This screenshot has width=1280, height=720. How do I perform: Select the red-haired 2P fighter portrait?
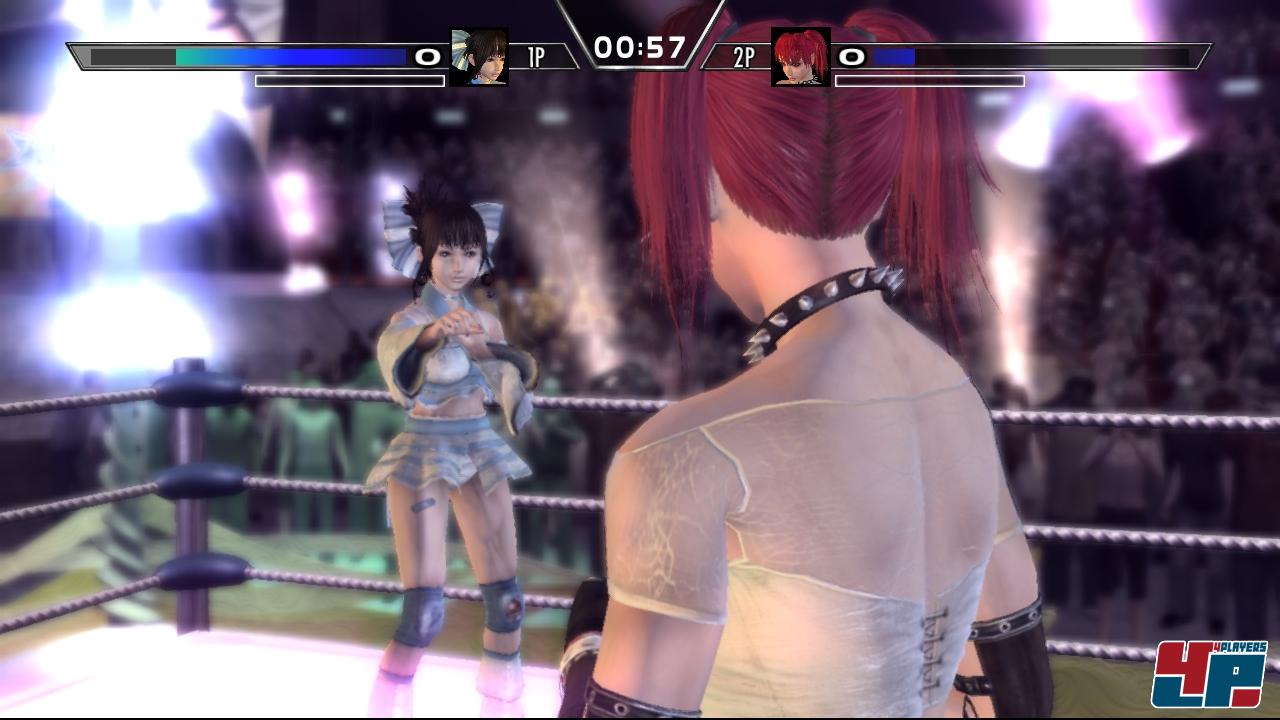tap(801, 57)
